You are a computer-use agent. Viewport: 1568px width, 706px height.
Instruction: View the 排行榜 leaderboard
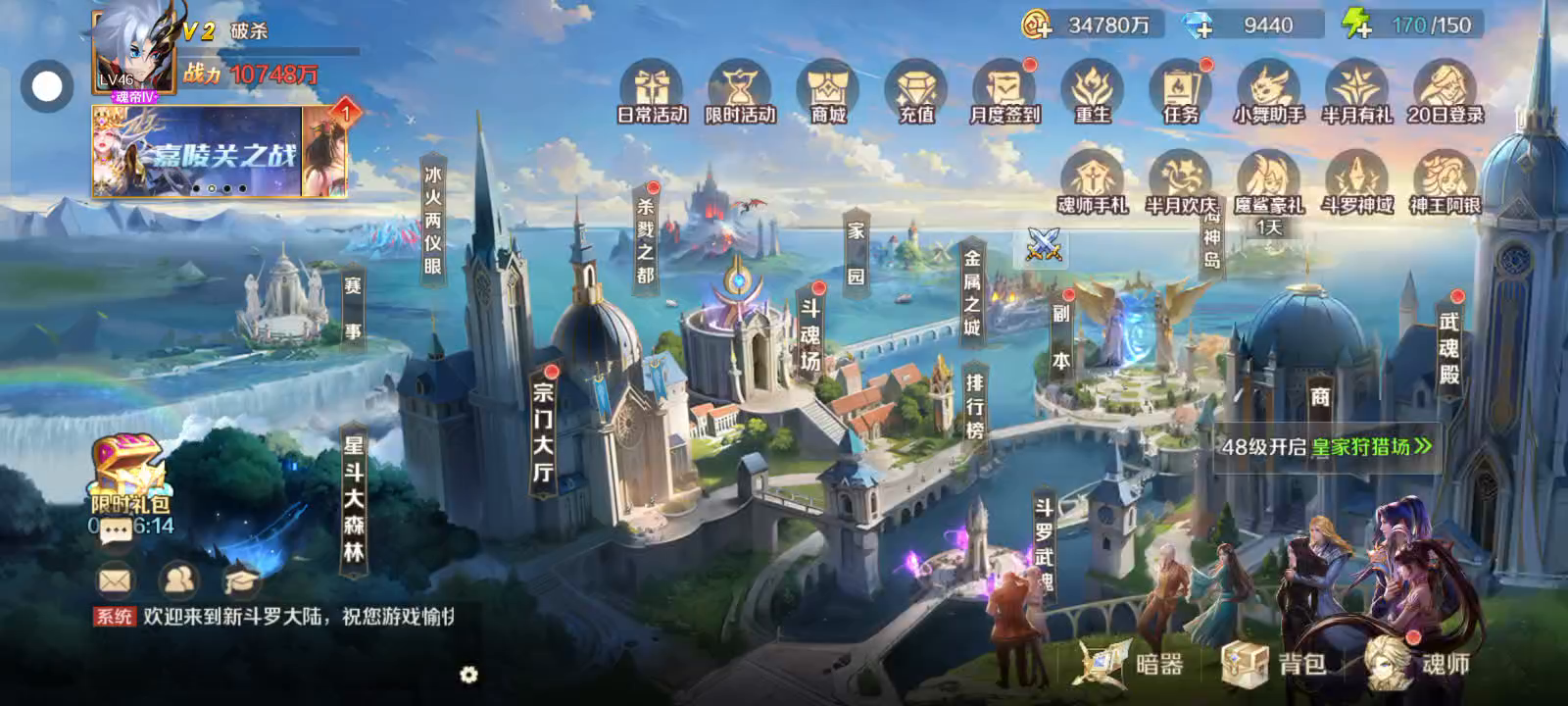click(974, 405)
